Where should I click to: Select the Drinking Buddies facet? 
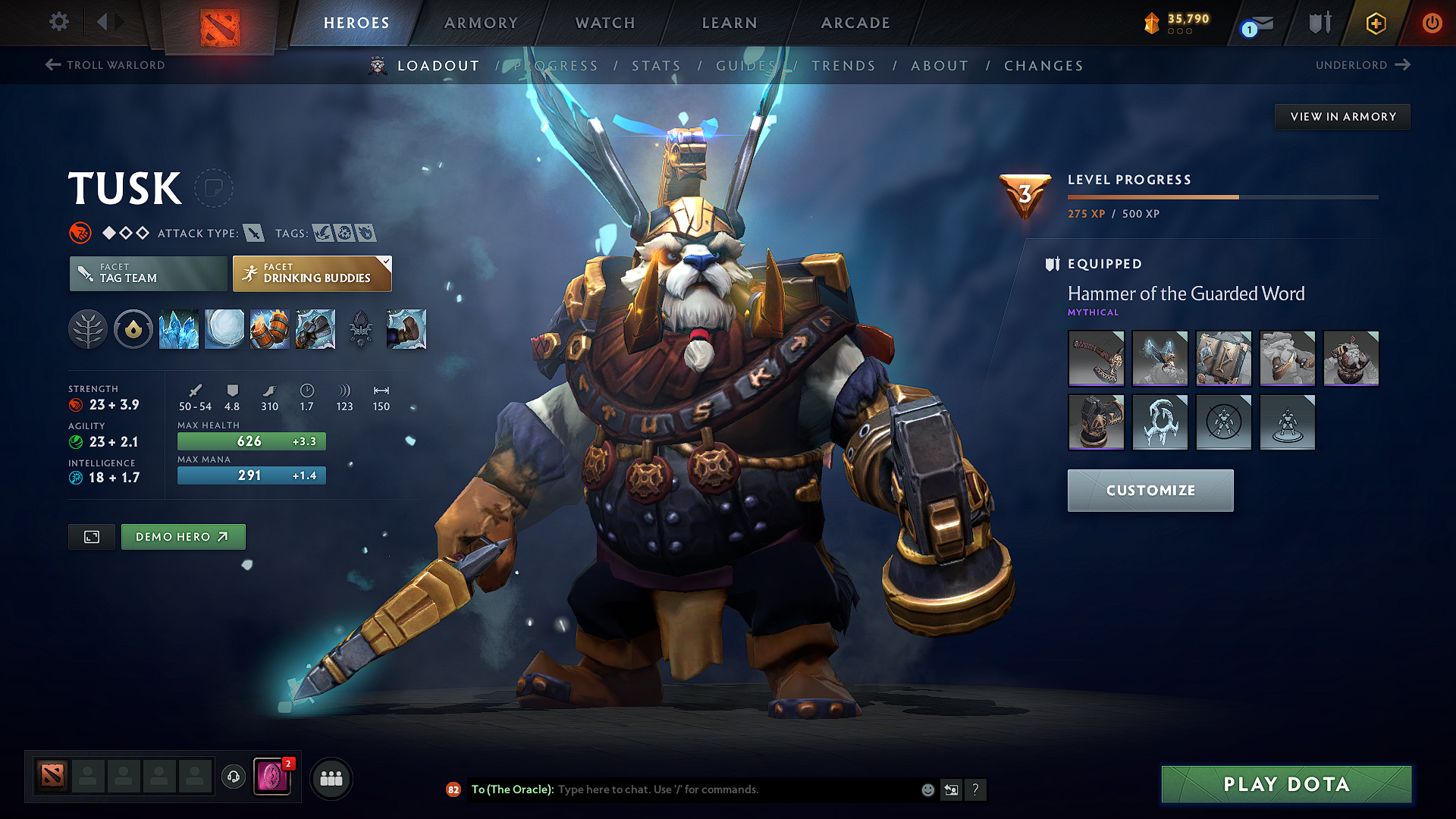pyautogui.click(x=312, y=274)
